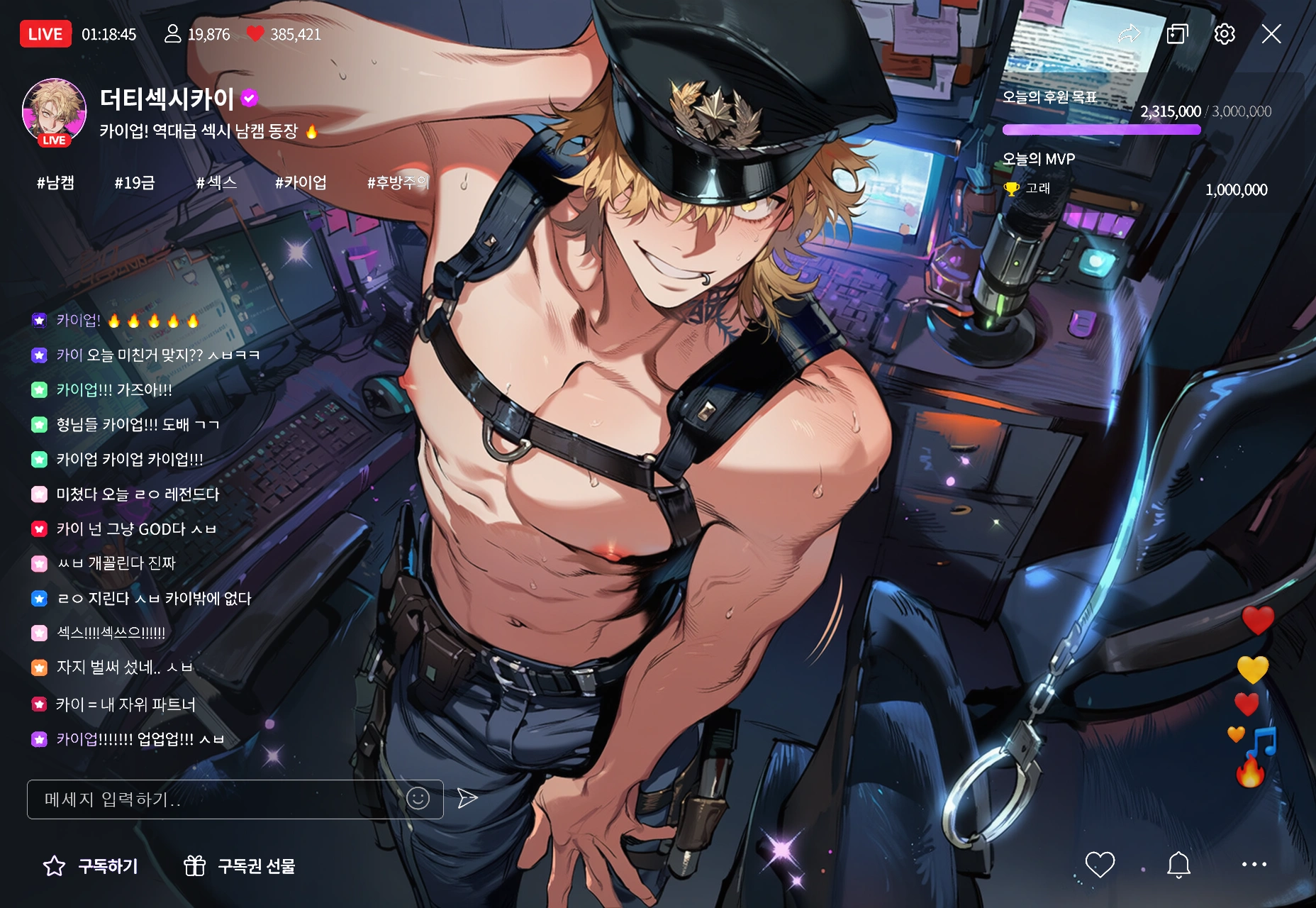Open the #후방주의 hashtag
Viewport: 1316px width, 908px height.
tap(398, 183)
